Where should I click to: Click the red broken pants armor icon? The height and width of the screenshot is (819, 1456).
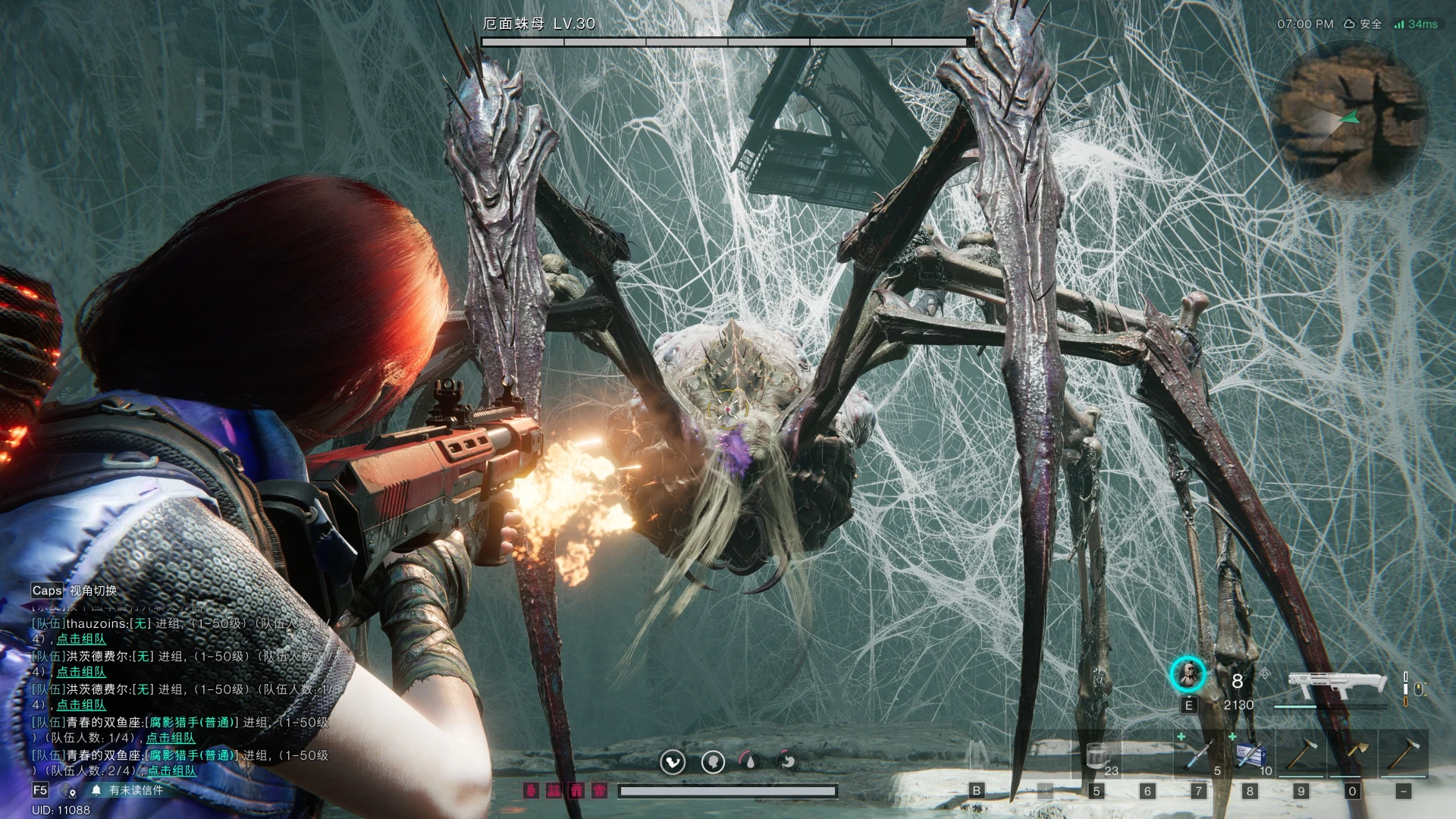click(x=577, y=791)
